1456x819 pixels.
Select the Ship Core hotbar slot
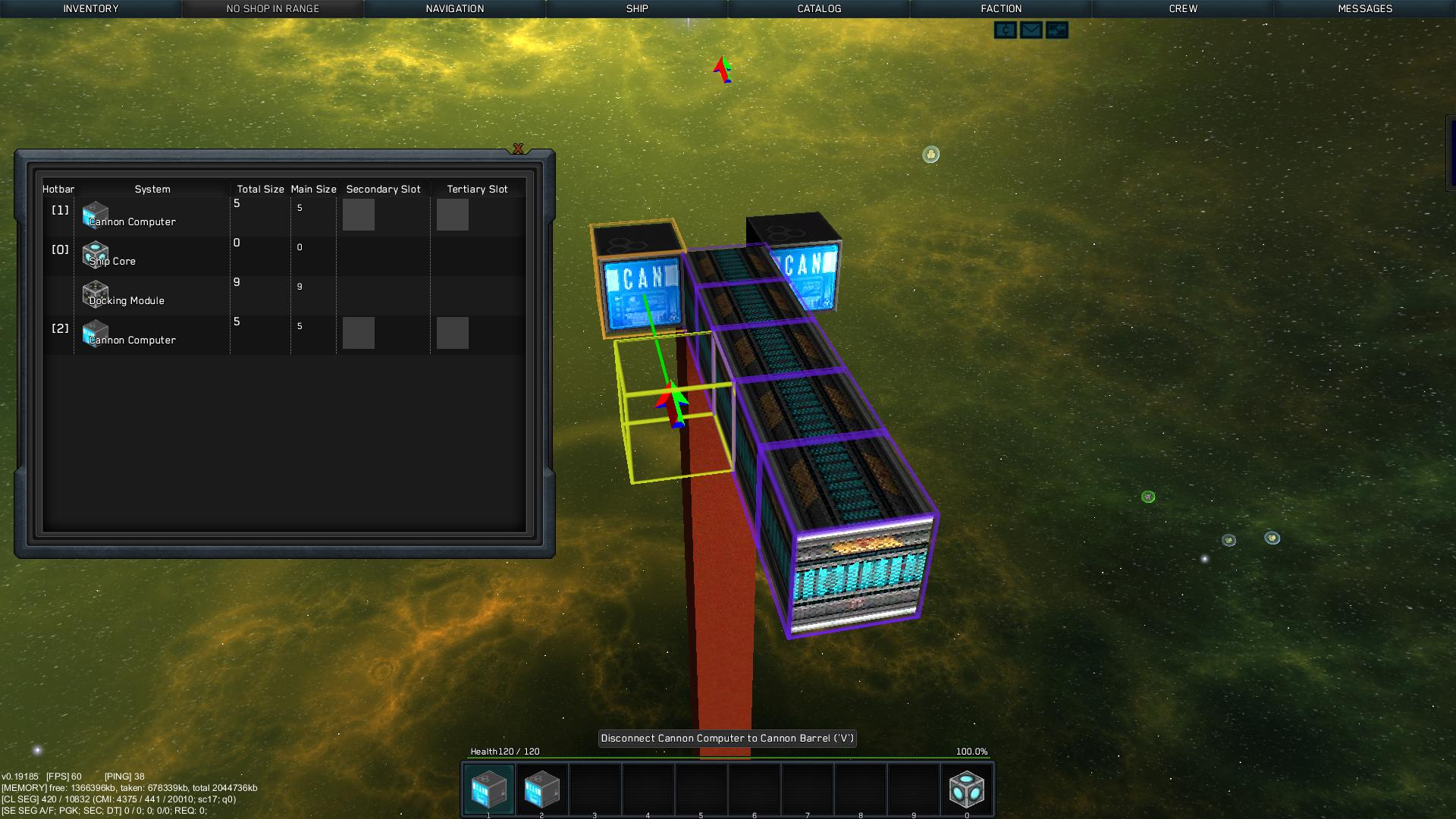point(966,789)
